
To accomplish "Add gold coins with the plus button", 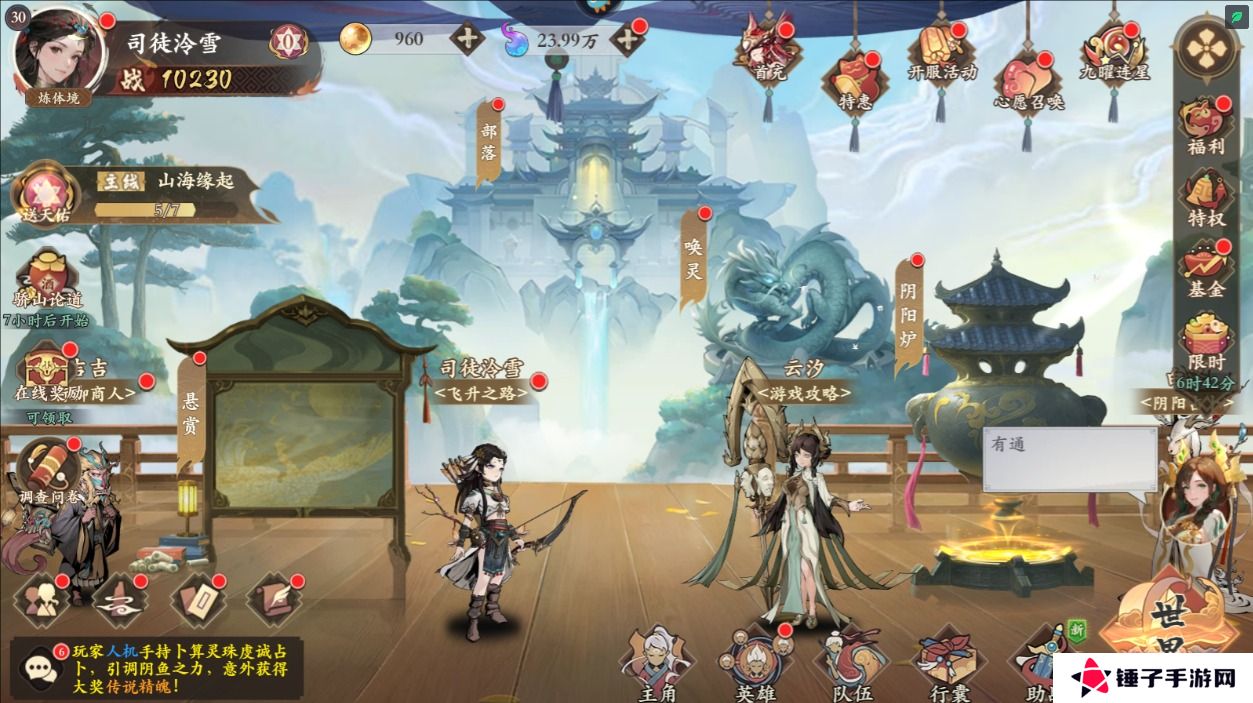I will [x=466, y=40].
